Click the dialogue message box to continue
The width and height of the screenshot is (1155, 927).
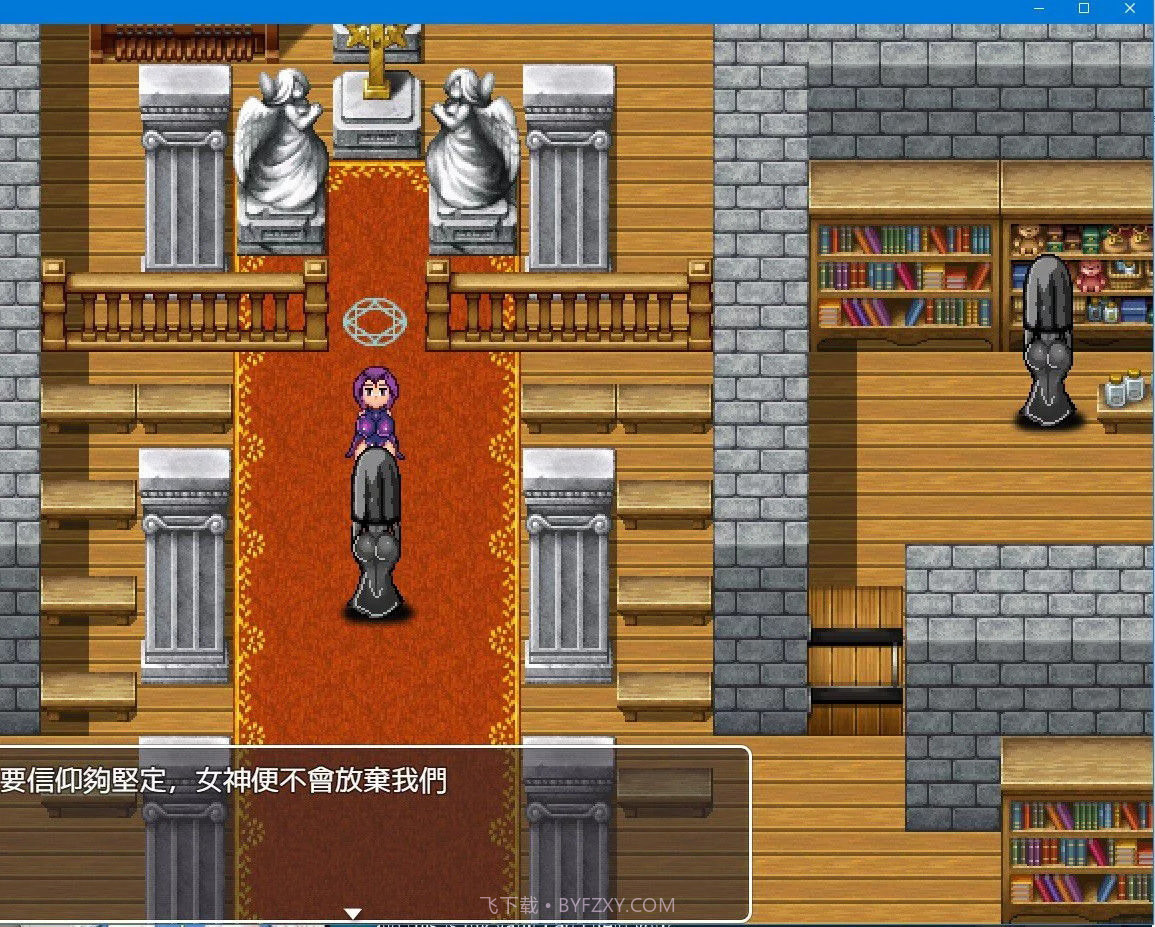(x=375, y=833)
